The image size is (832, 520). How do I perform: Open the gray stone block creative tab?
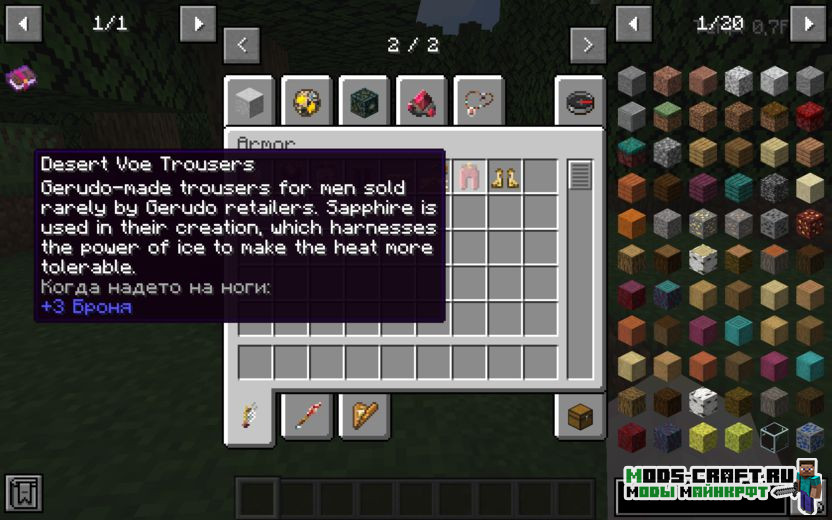(x=250, y=101)
